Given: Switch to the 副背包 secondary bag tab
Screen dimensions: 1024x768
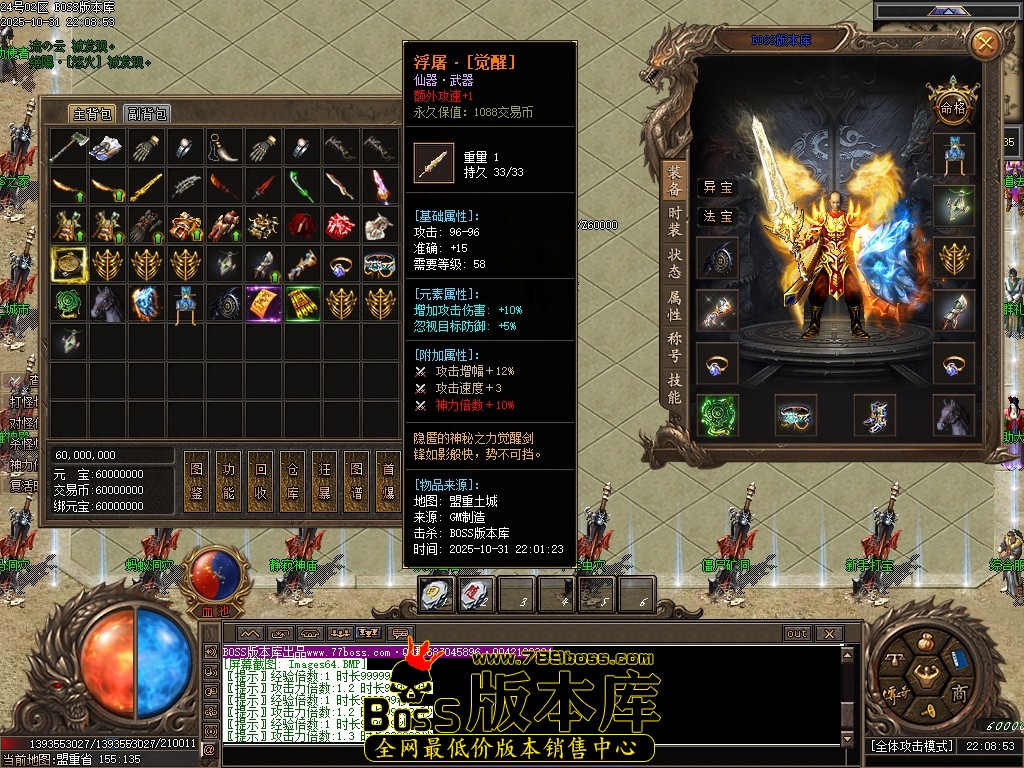Looking at the screenshot, I should coord(147,114).
